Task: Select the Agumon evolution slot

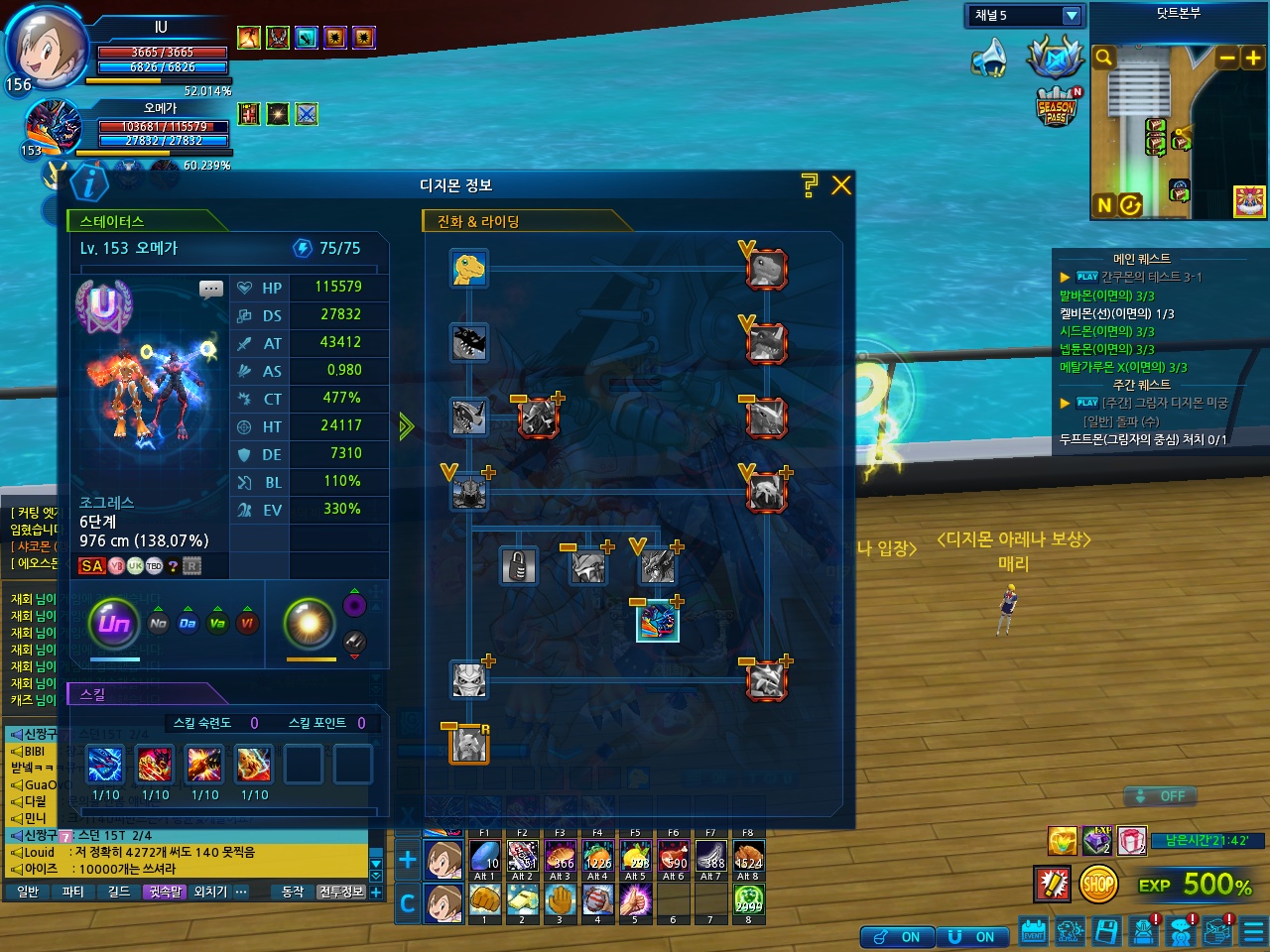Action: 469,269
